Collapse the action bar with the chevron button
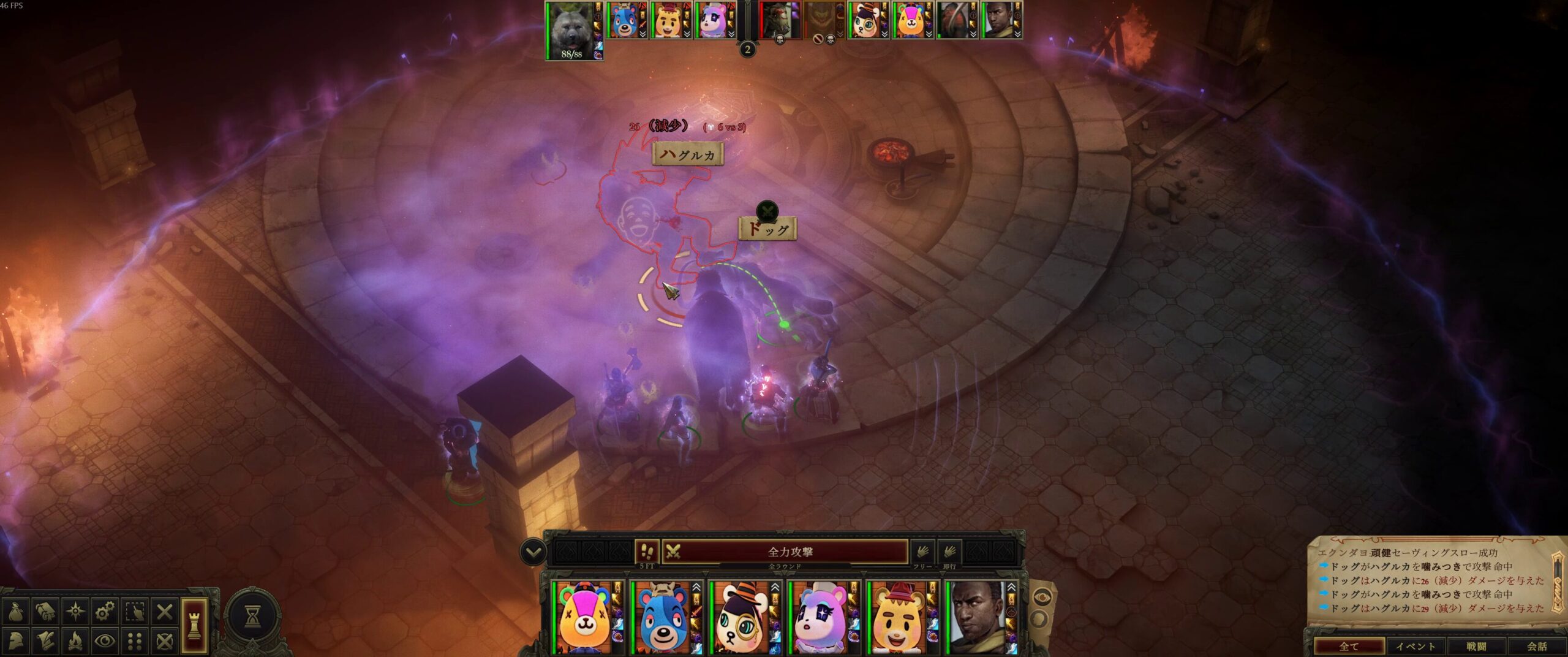 click(533, 552)
